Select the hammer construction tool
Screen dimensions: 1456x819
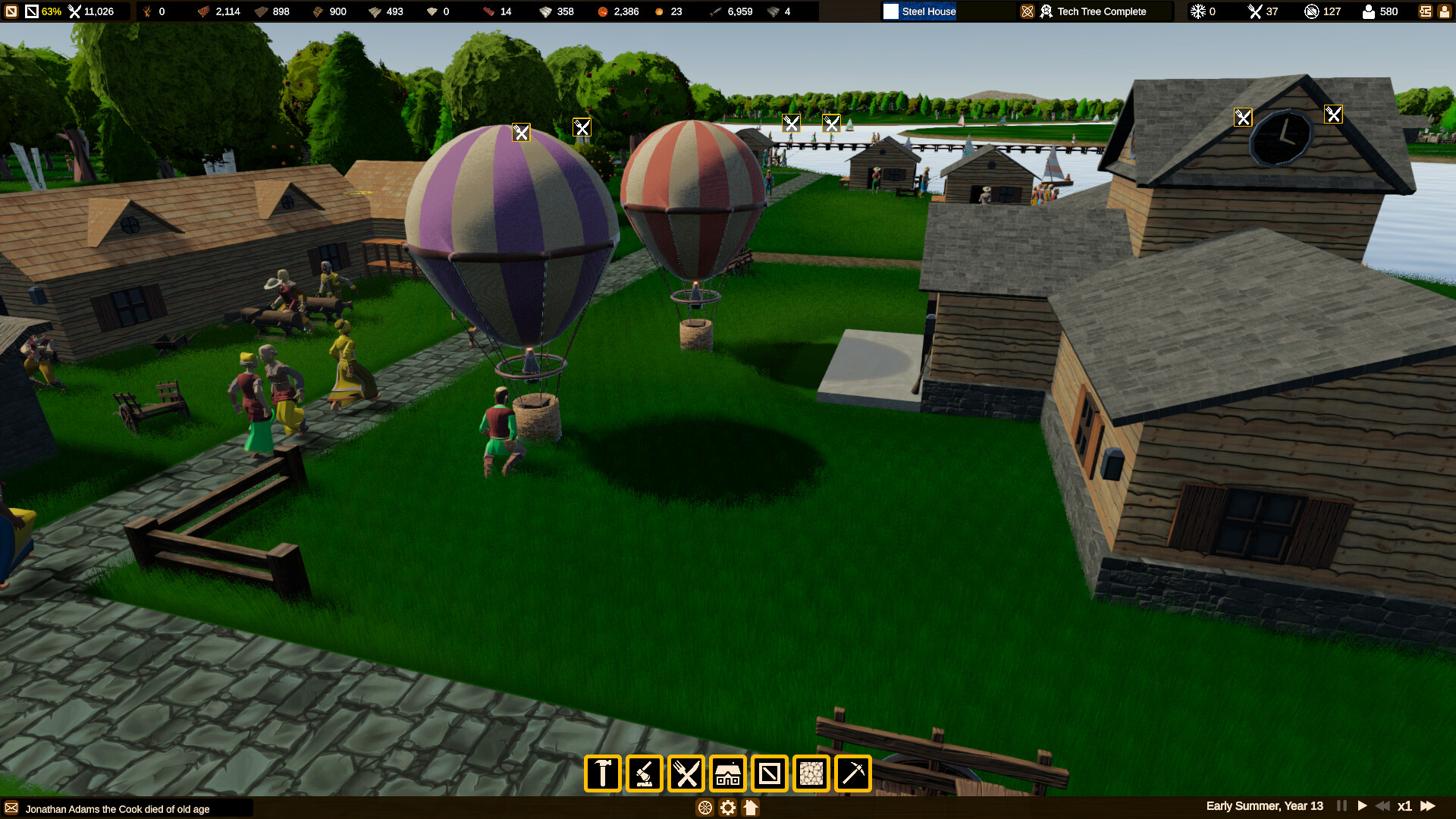[602, 773]
